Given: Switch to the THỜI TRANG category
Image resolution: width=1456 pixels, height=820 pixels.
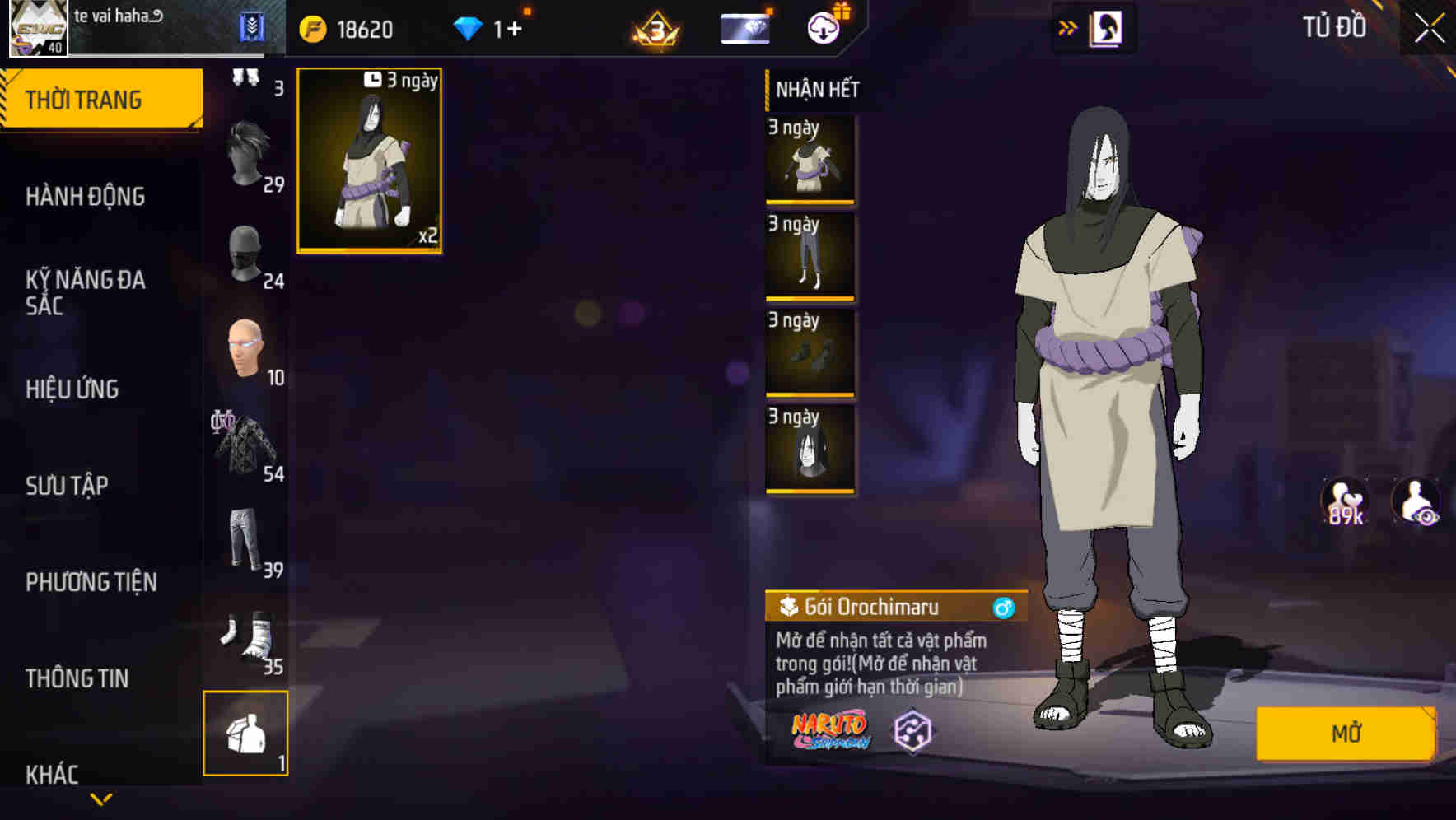Looking at the screenshot, I should 85,98.
